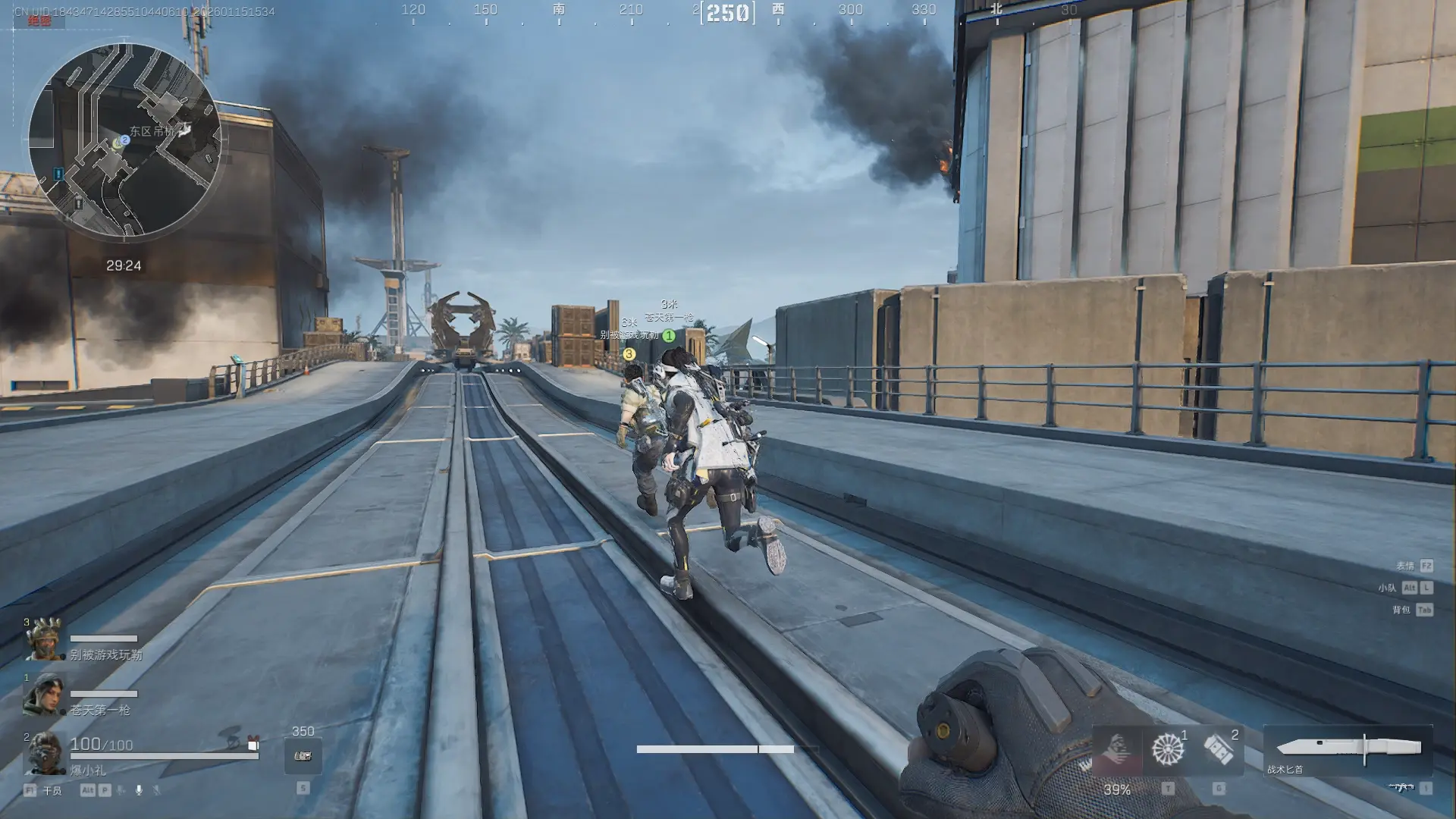
Task: Click your own operator portrait 爆小礼
Action: pyautogui.click(x=45, y=753)
